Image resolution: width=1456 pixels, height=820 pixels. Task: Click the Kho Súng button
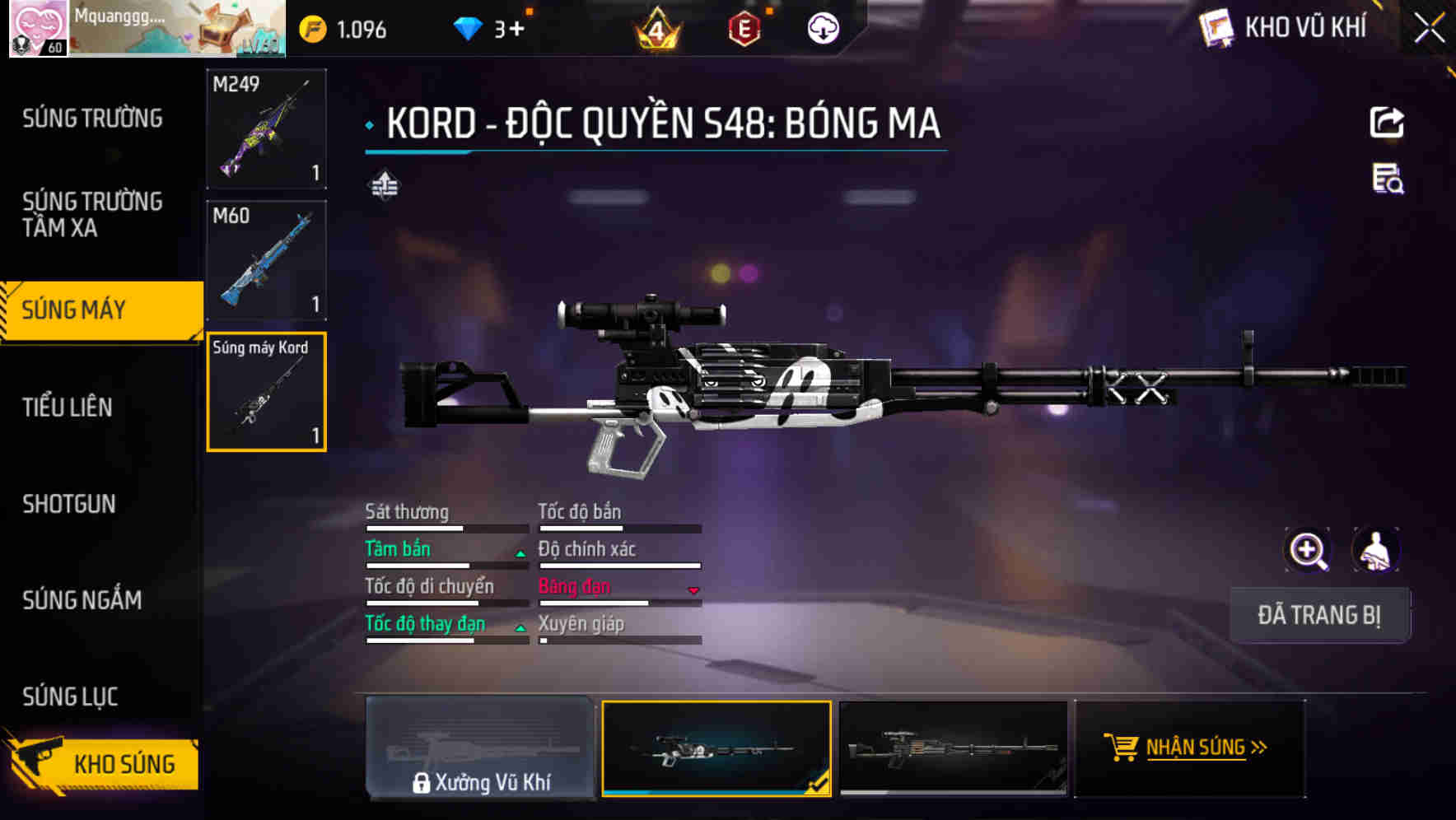click(x=103, y=763)
